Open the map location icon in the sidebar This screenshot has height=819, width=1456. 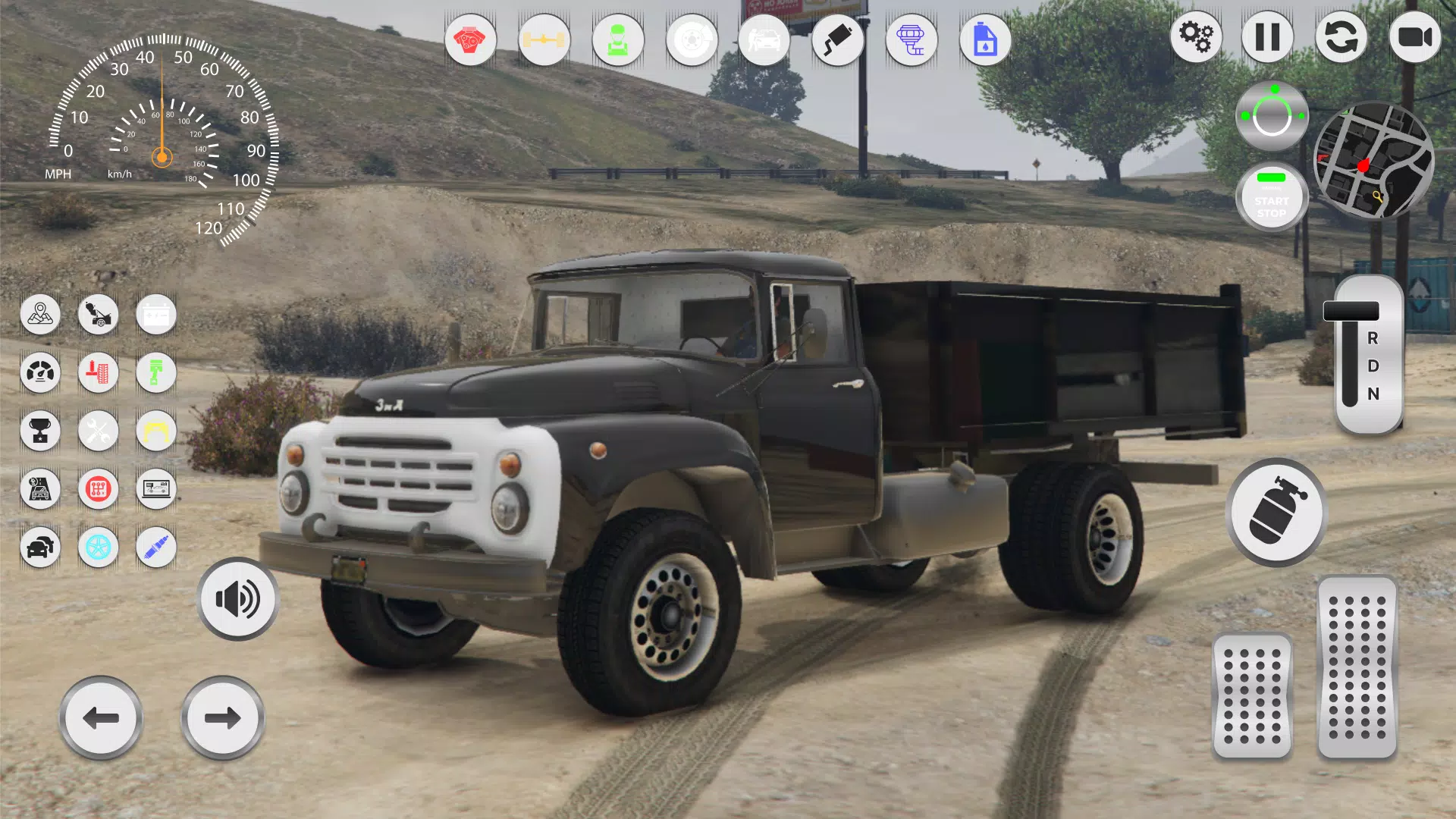pos(41,315)
